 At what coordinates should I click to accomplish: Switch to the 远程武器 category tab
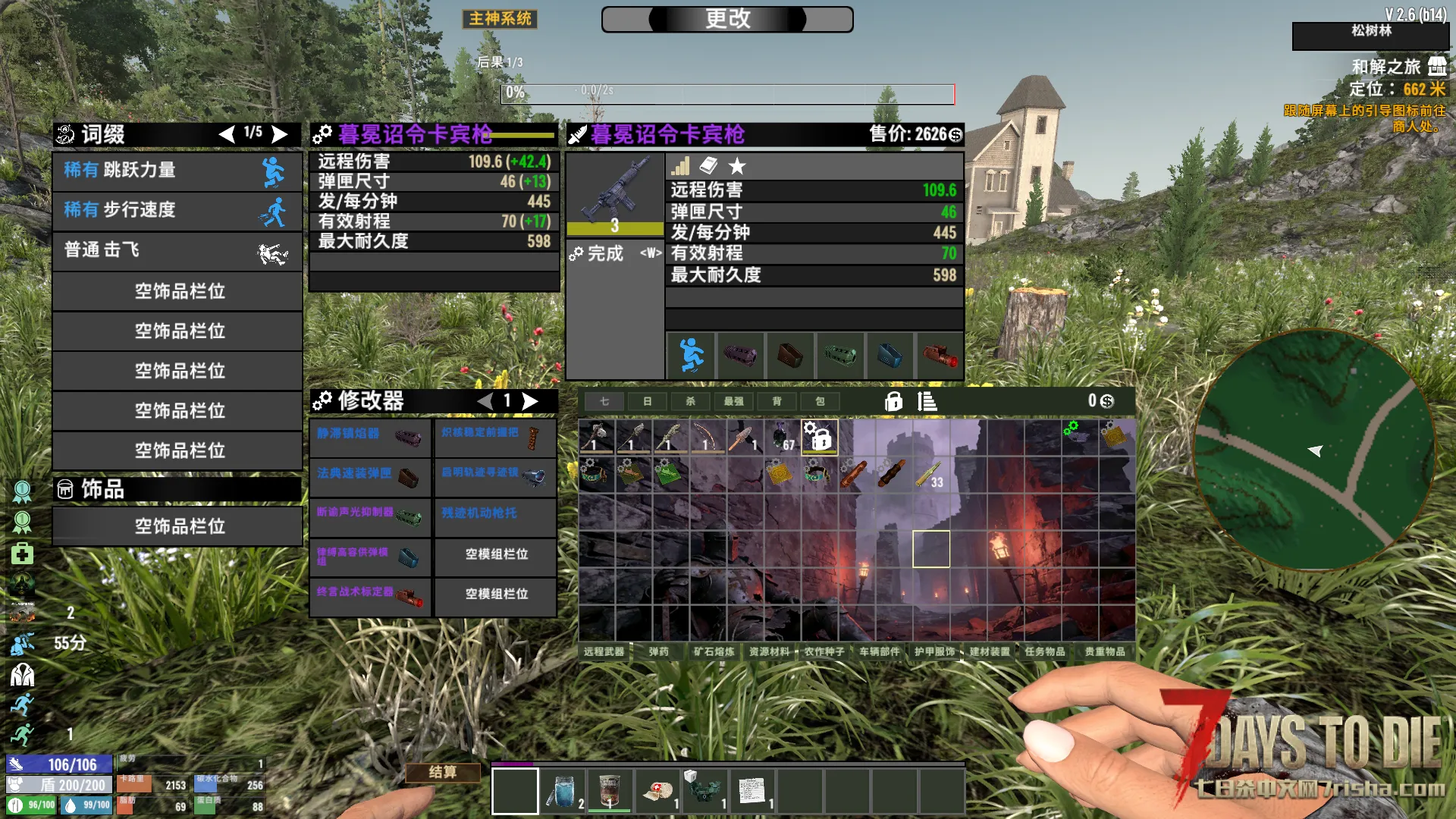coord(604,651)
